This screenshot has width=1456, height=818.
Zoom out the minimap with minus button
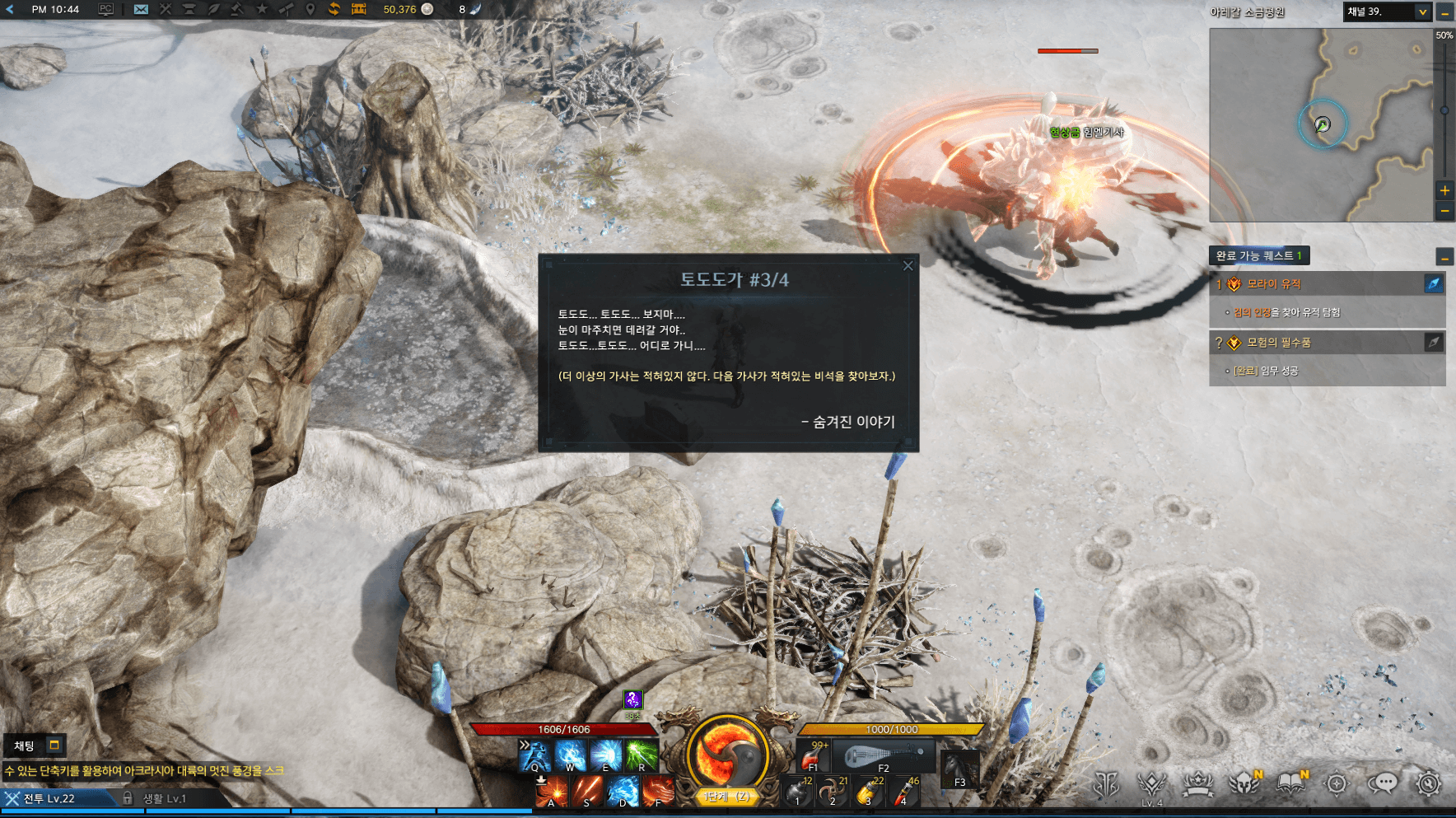tap(1444, 211)
